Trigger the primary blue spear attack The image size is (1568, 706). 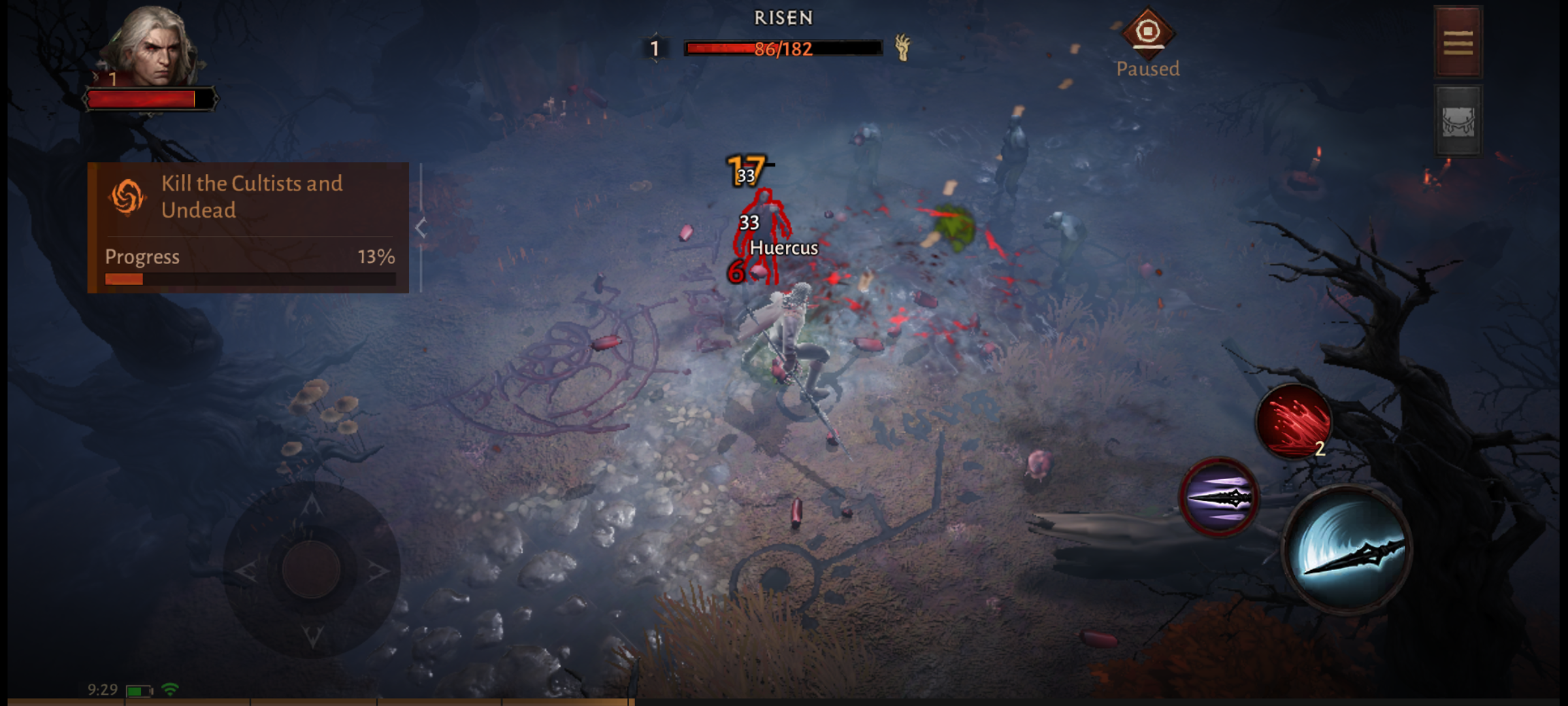[x=1348, y=550]
